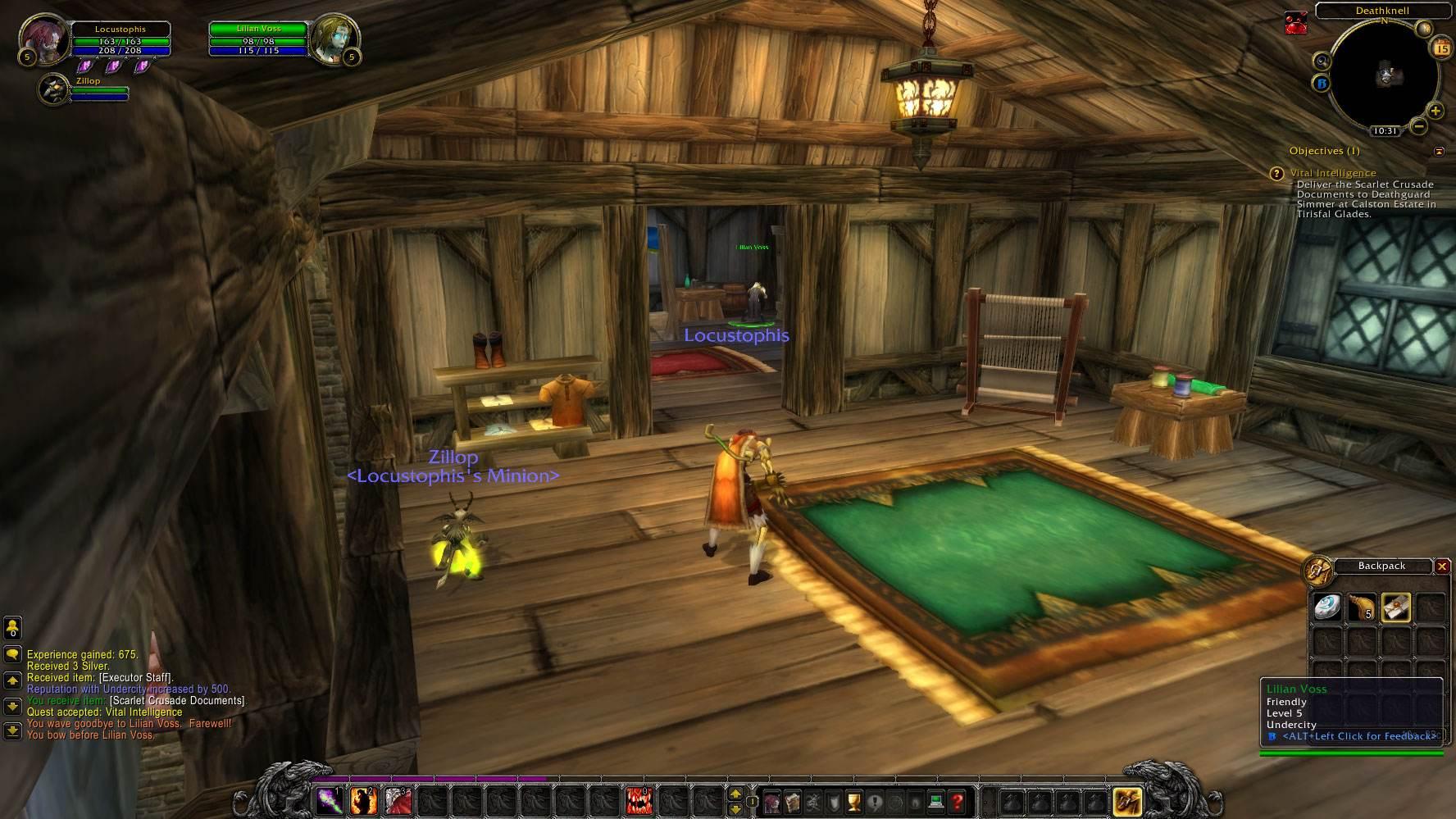Open the chat speech bubble menu

click(12, 654)
